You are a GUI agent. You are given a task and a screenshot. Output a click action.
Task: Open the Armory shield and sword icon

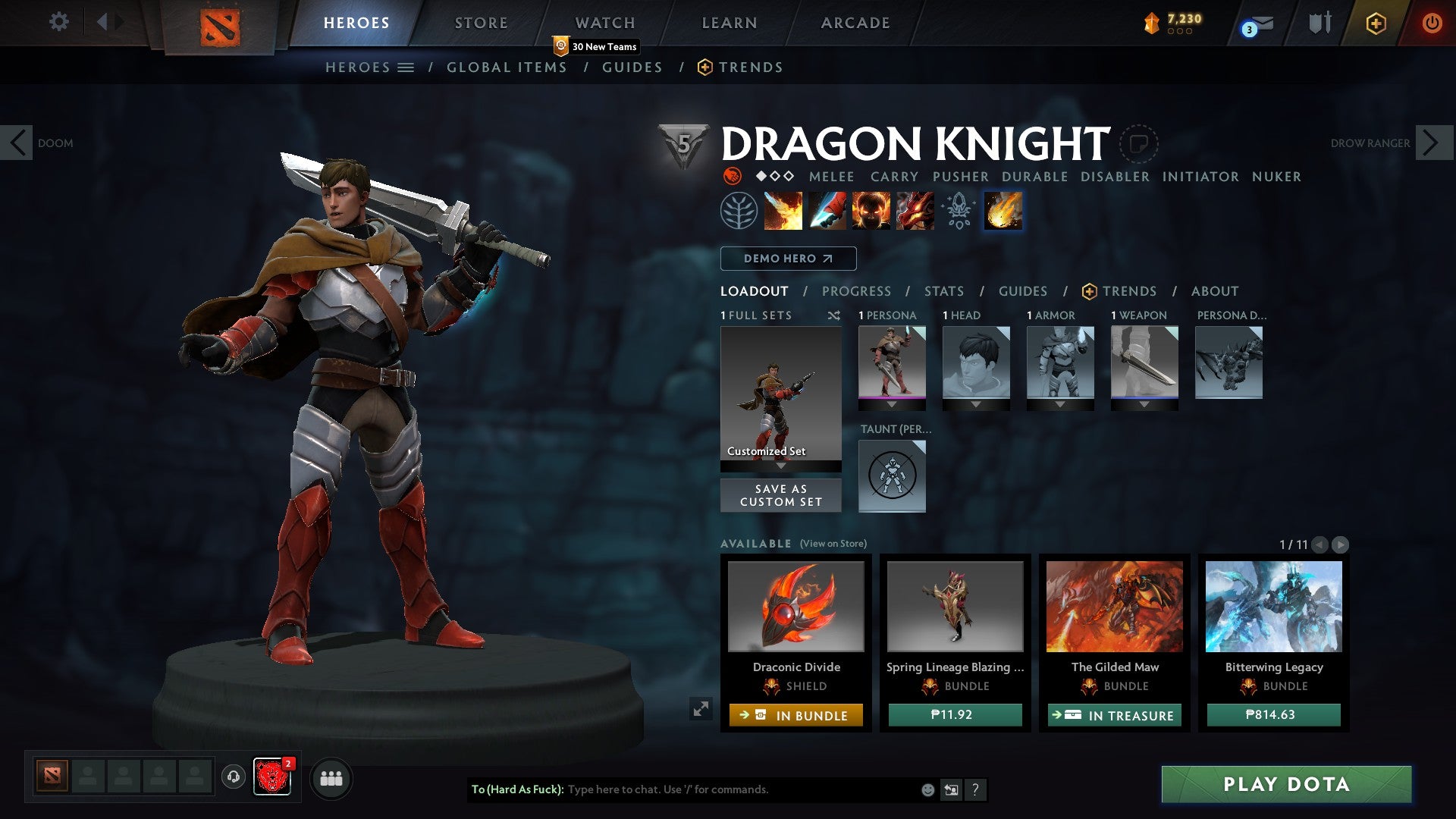pyautogui.click(x=1319, y=23)
